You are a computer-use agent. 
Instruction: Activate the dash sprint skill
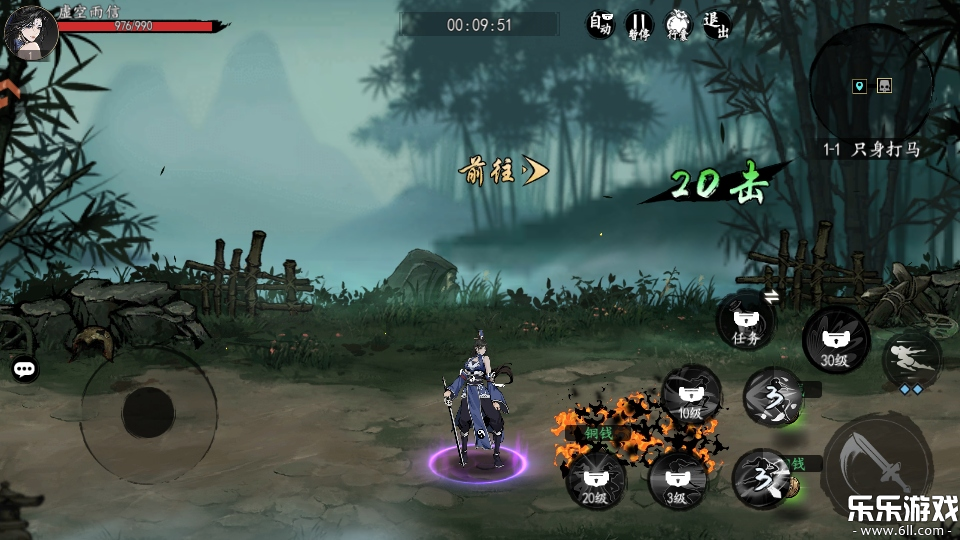point(911,360)
